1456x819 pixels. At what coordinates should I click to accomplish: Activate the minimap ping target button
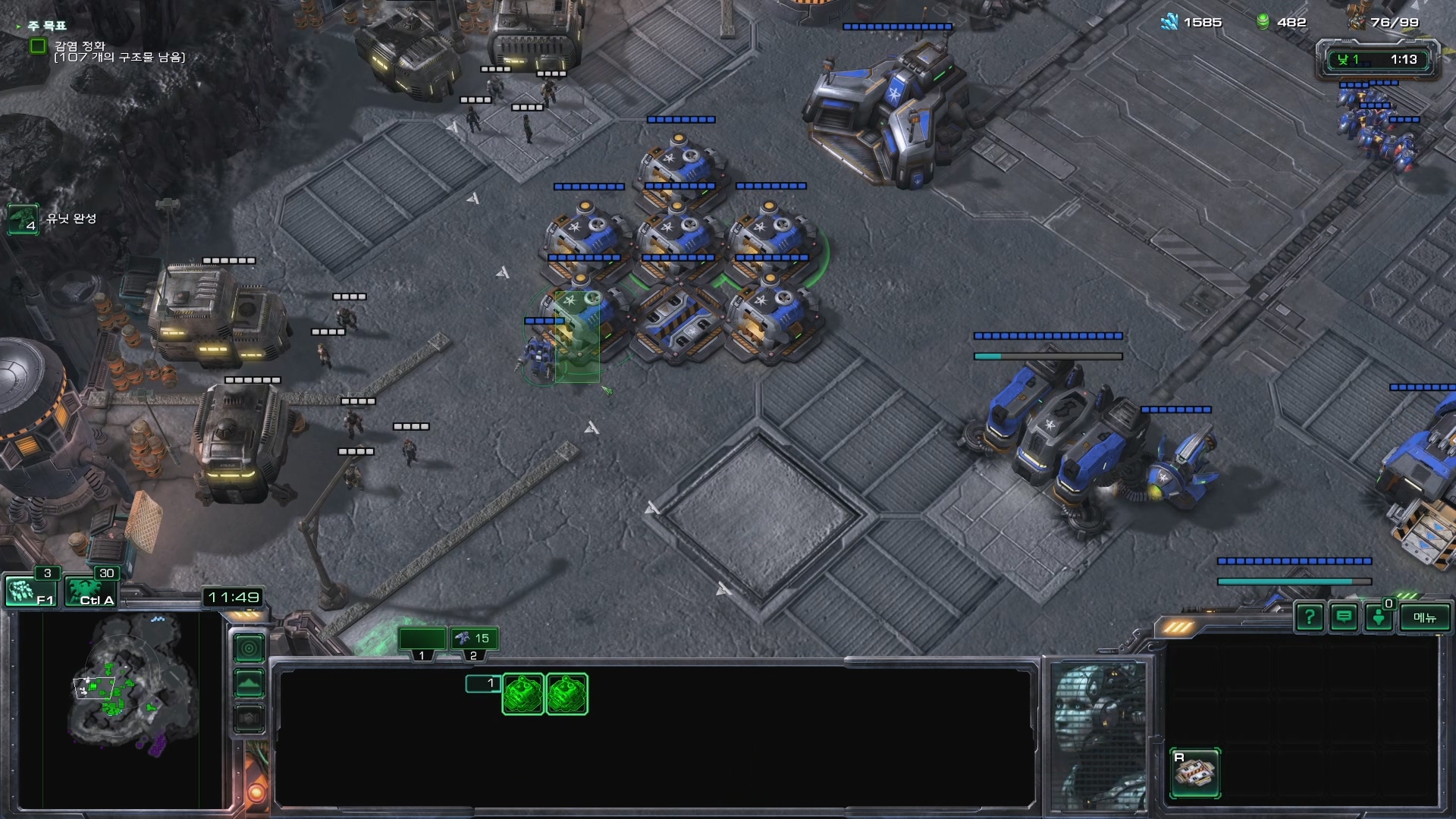[249, 648]
